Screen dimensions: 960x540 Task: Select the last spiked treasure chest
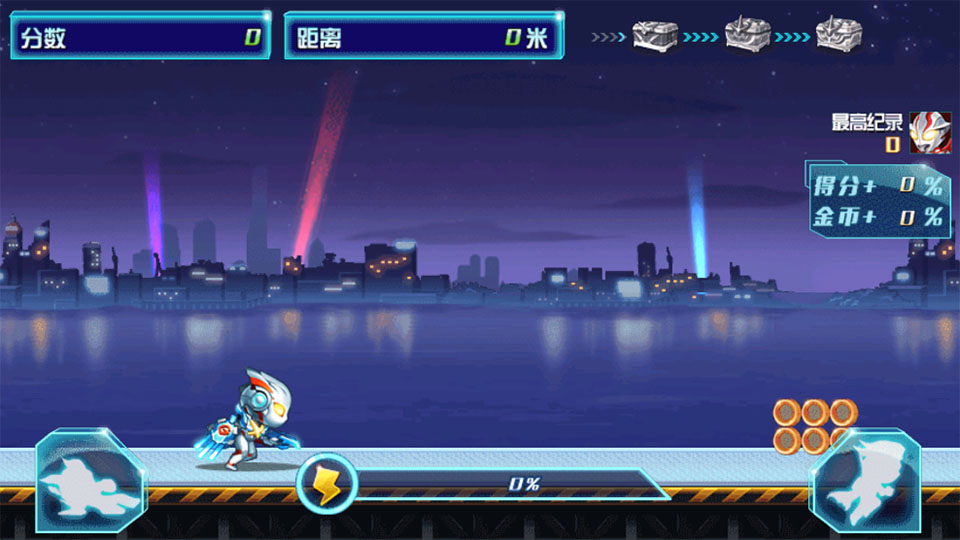839,37
